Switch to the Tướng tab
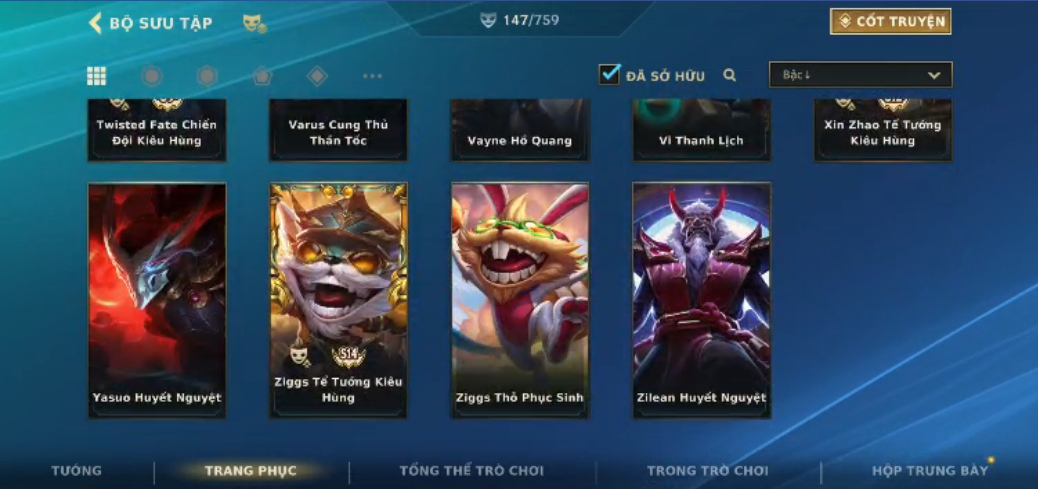 click(77, 471)
